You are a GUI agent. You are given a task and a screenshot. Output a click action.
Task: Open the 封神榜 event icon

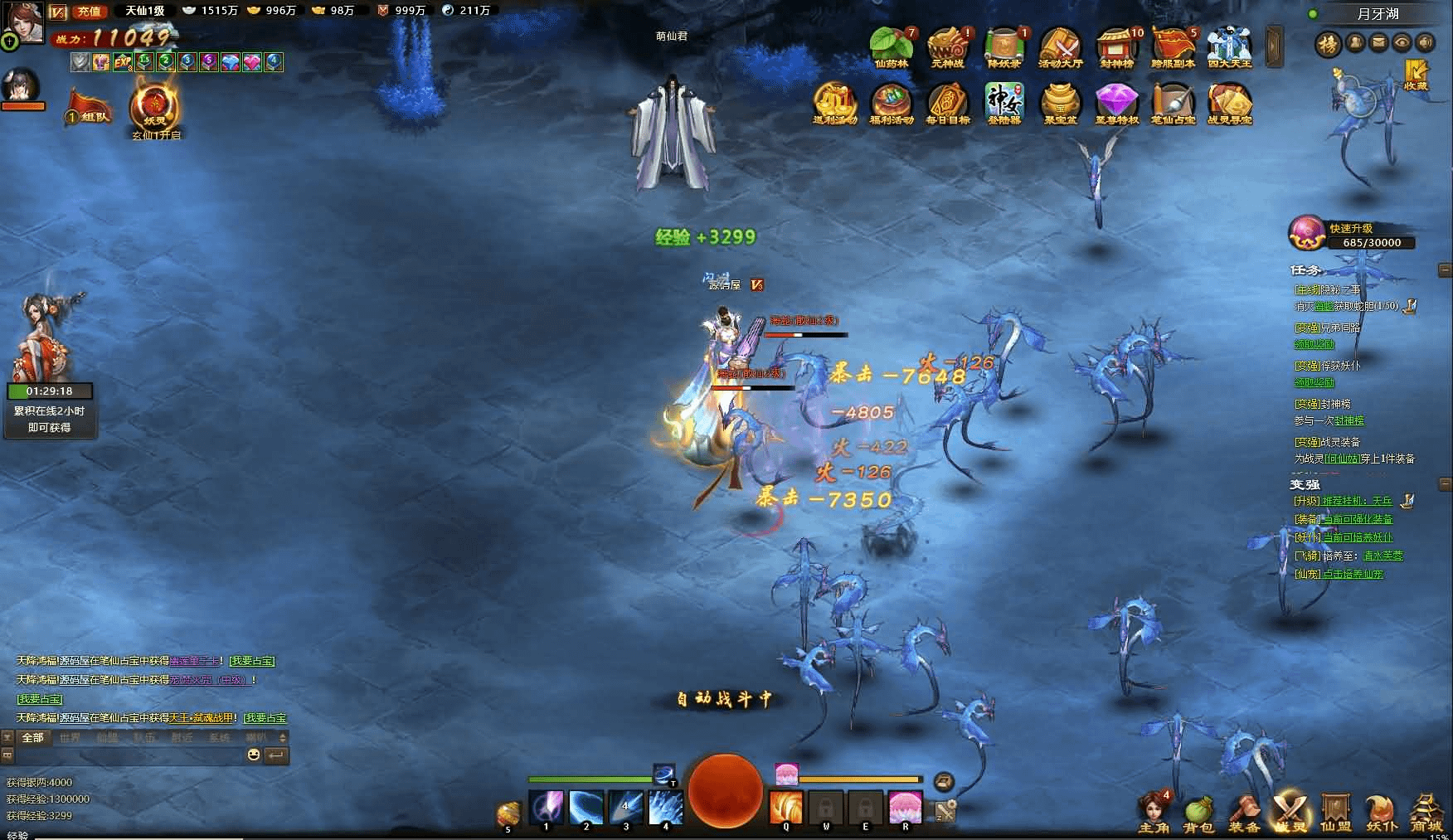coord(1117,47)
